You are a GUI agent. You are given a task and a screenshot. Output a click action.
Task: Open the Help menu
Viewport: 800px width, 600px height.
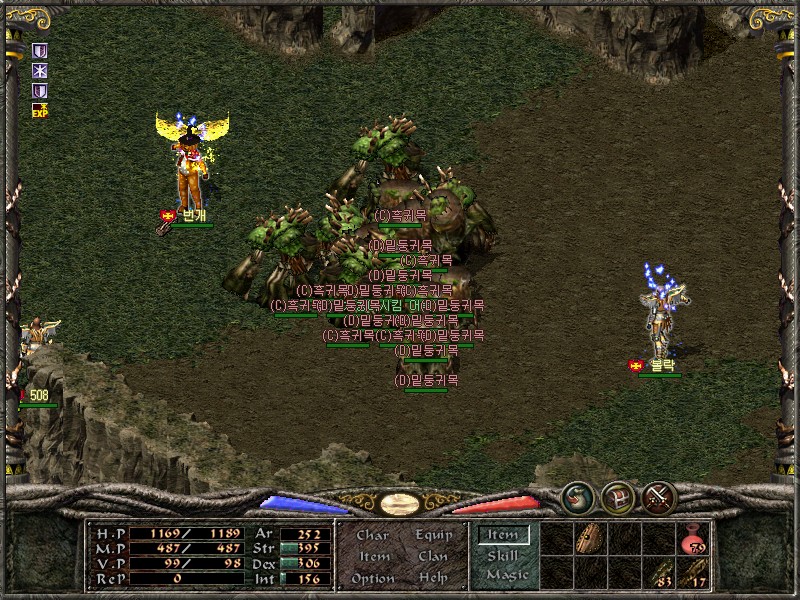coord(433,578)
